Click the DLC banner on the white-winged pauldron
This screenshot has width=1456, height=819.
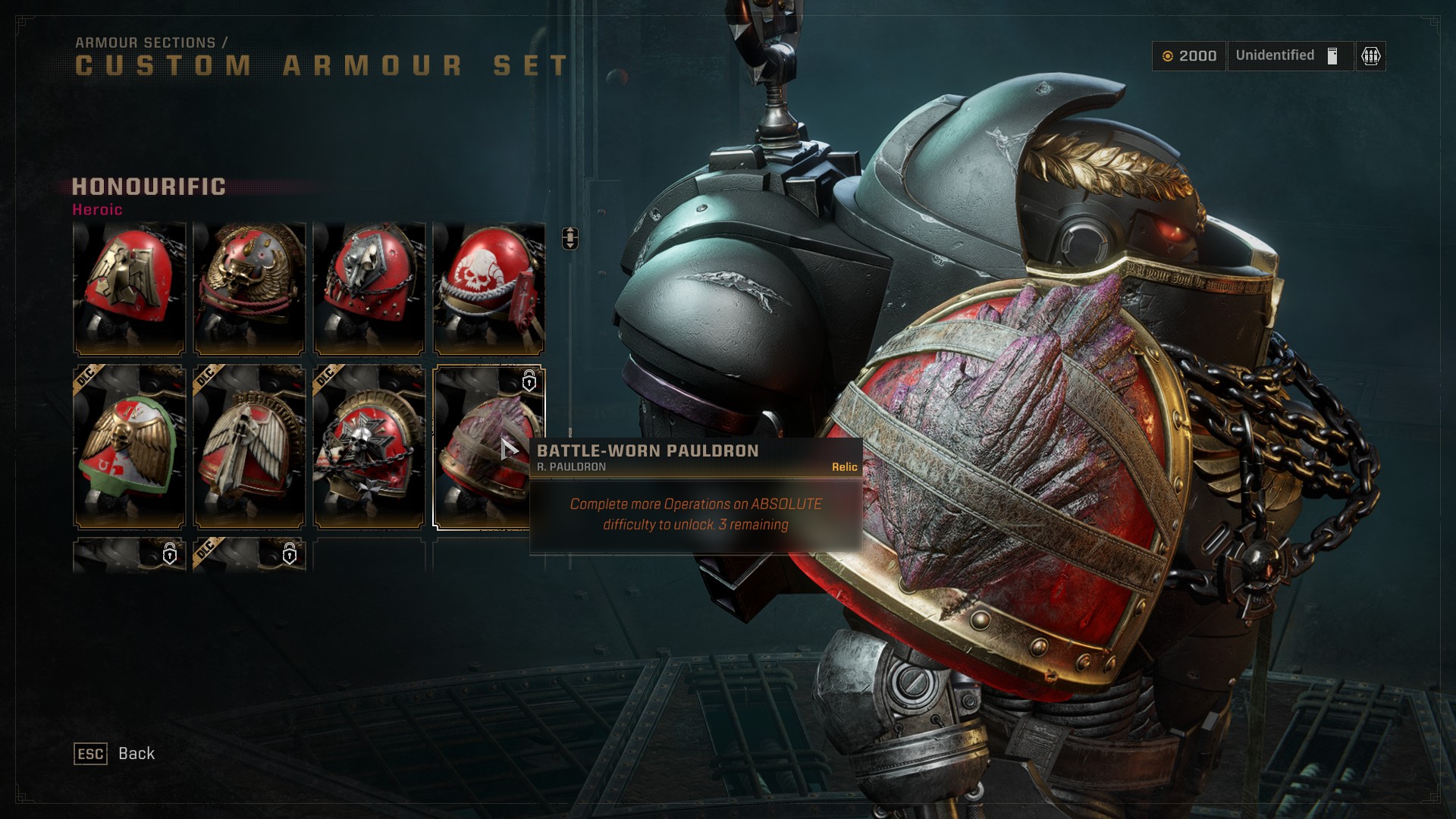(206, 373)
